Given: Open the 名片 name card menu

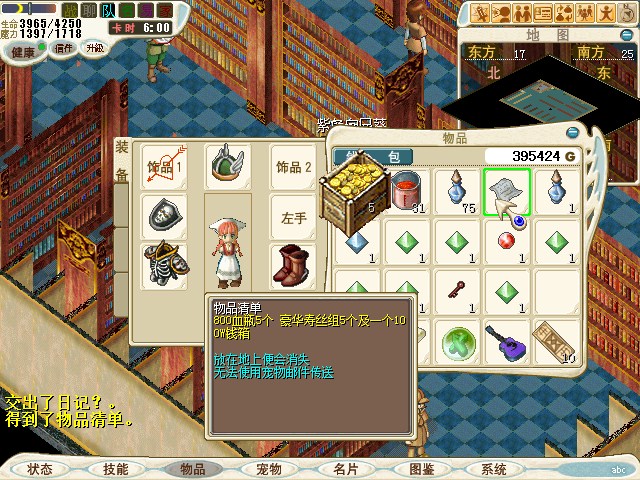Looking at the screenshot, I should coord(345,468).
